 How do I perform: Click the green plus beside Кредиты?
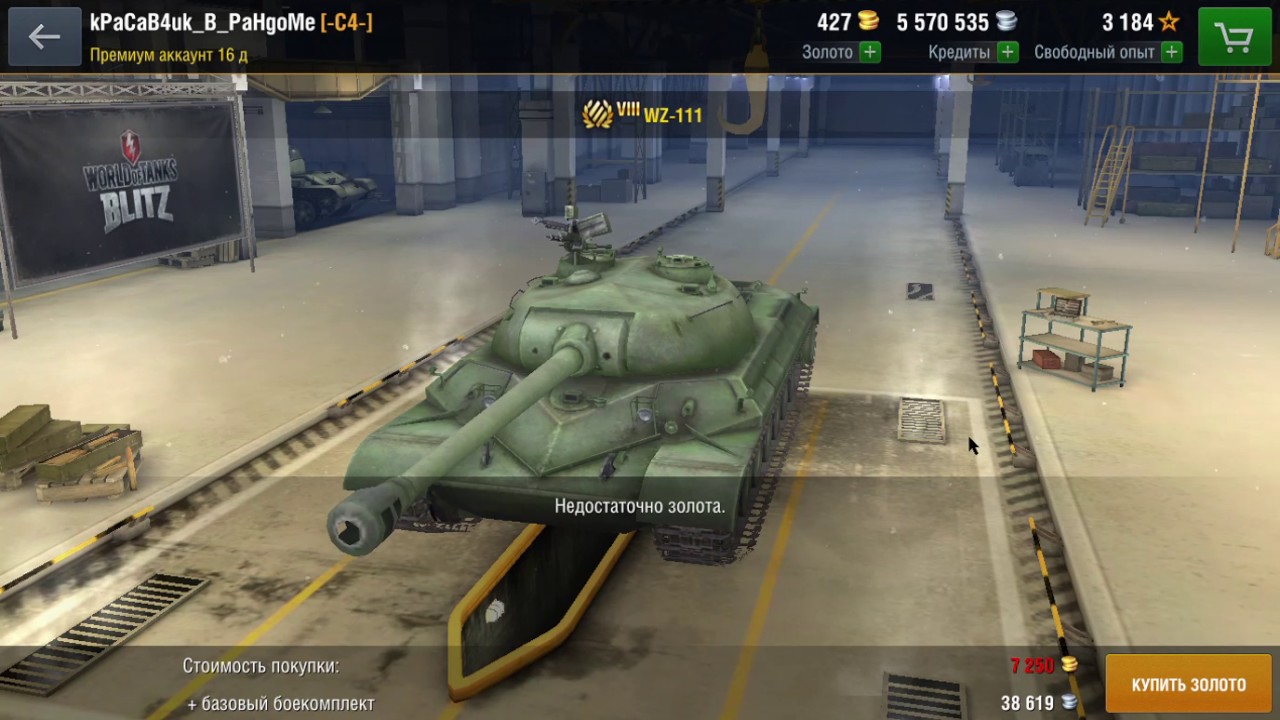[1009, 52]
